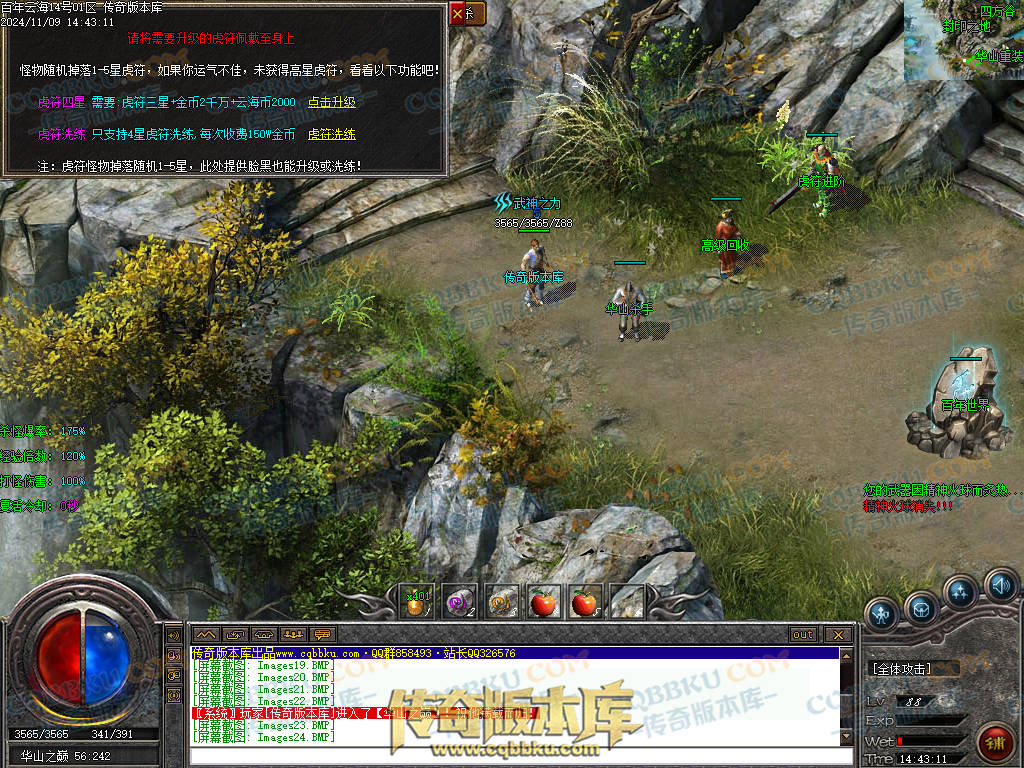The height and width of the screenshot is (768, 1024).
Task: Click the chat window's out button
Action: pos(802,635)
